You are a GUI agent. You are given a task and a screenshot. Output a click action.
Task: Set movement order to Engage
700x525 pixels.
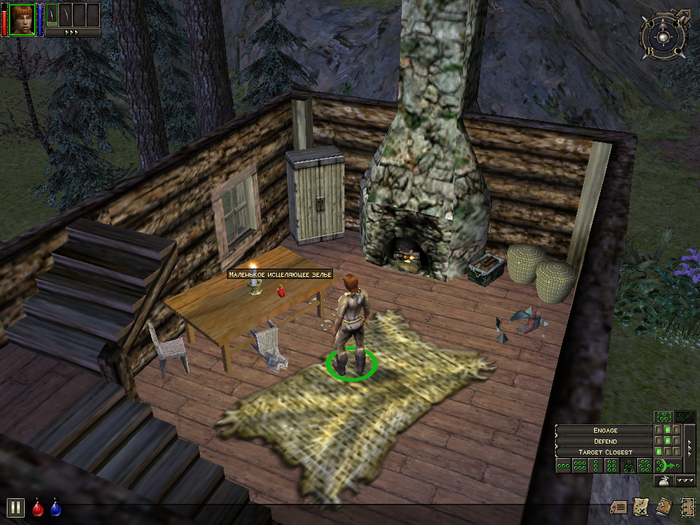click(605, 430)
